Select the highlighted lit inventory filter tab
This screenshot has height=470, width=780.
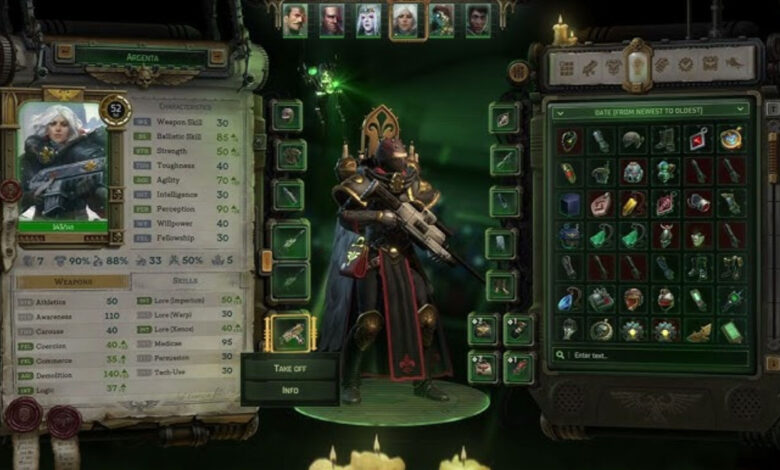[637, 64]
